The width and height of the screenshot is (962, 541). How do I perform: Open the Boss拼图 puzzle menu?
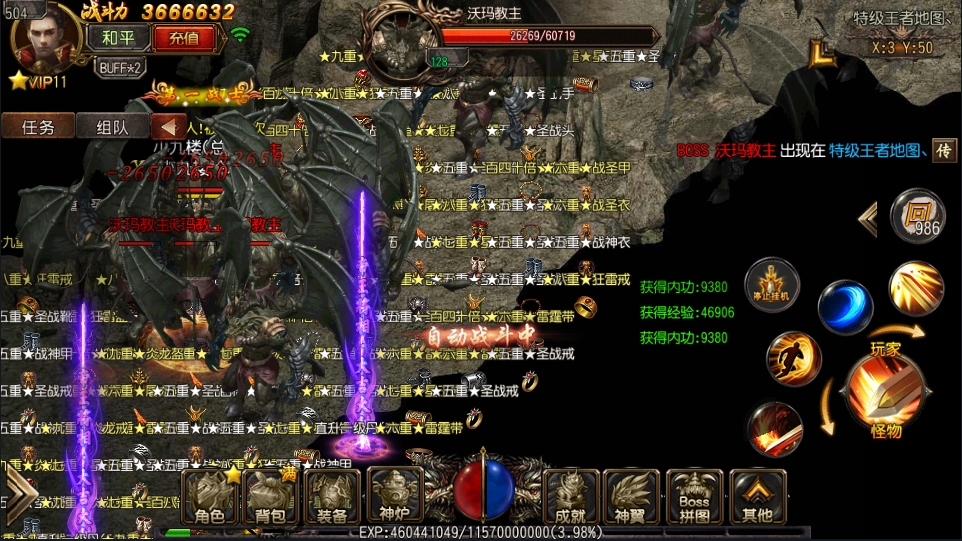click(x=694, y=497)
